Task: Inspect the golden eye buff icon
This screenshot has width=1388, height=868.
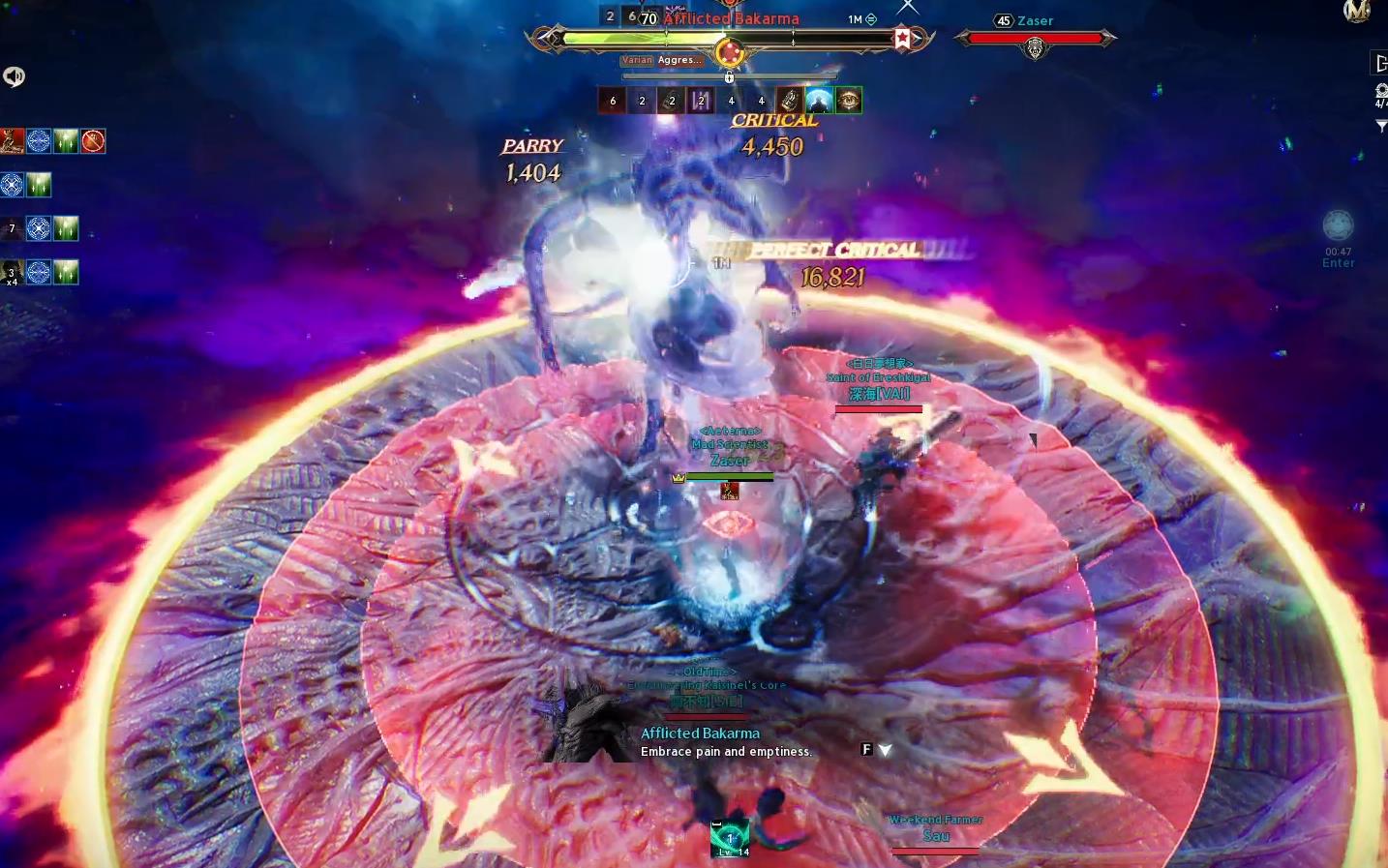Action: 849,100
